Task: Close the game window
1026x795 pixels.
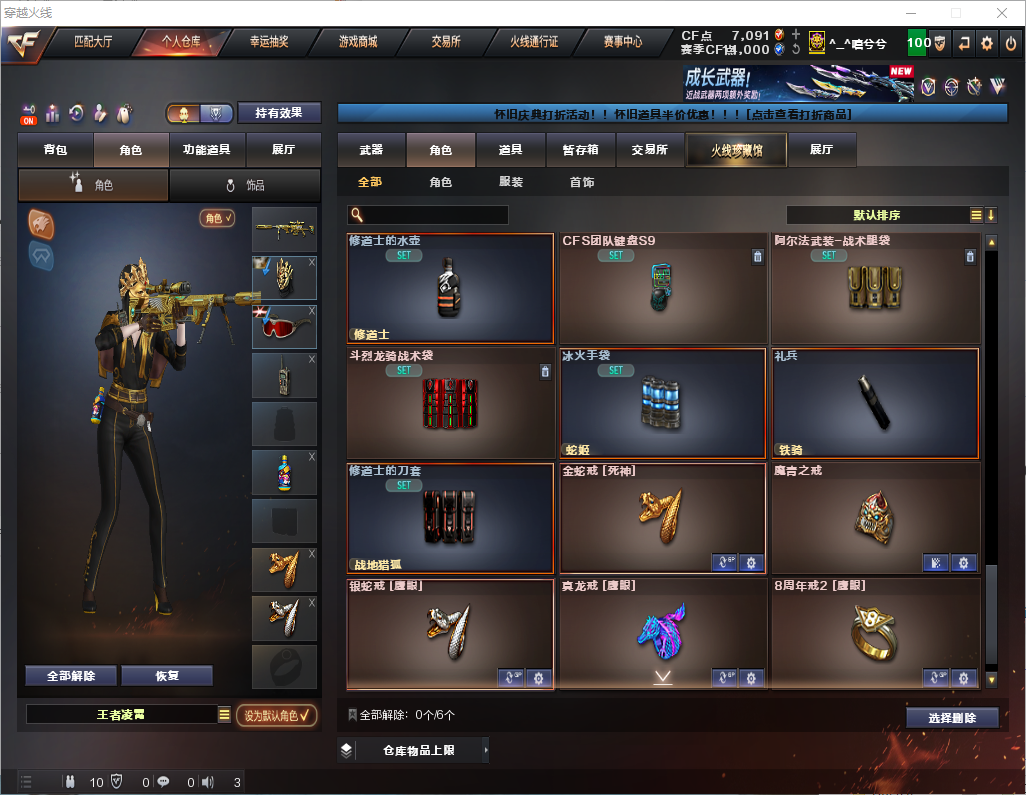Action: (1002, 12)
